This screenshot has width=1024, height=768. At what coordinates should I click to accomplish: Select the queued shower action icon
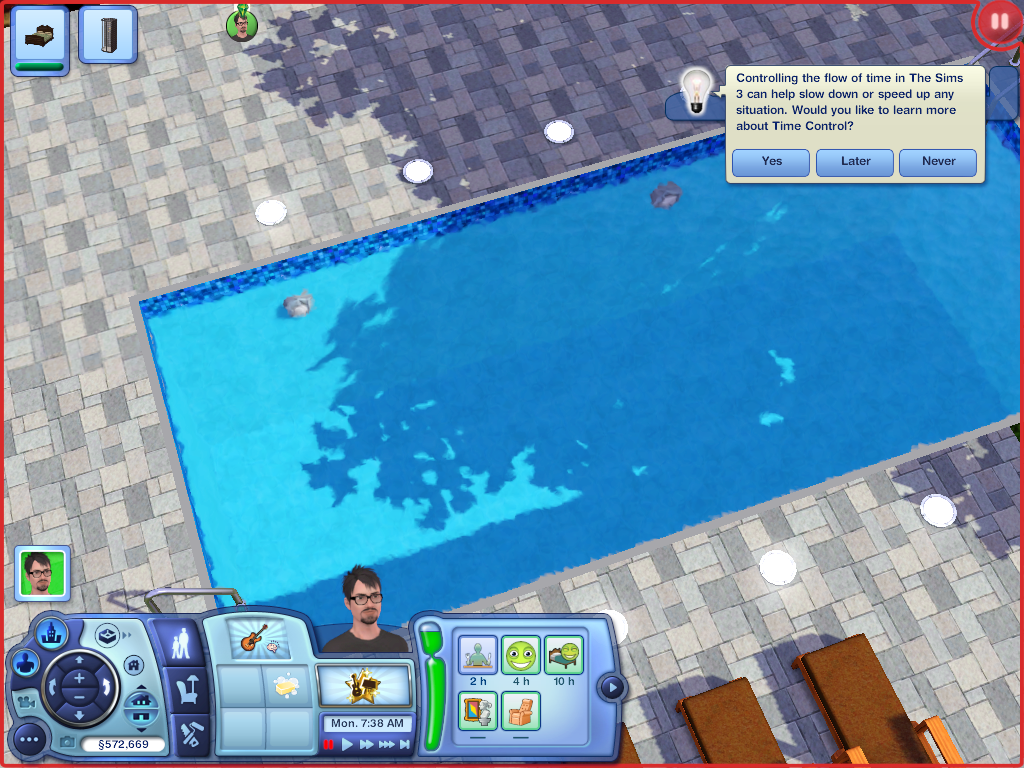point(107,36)
